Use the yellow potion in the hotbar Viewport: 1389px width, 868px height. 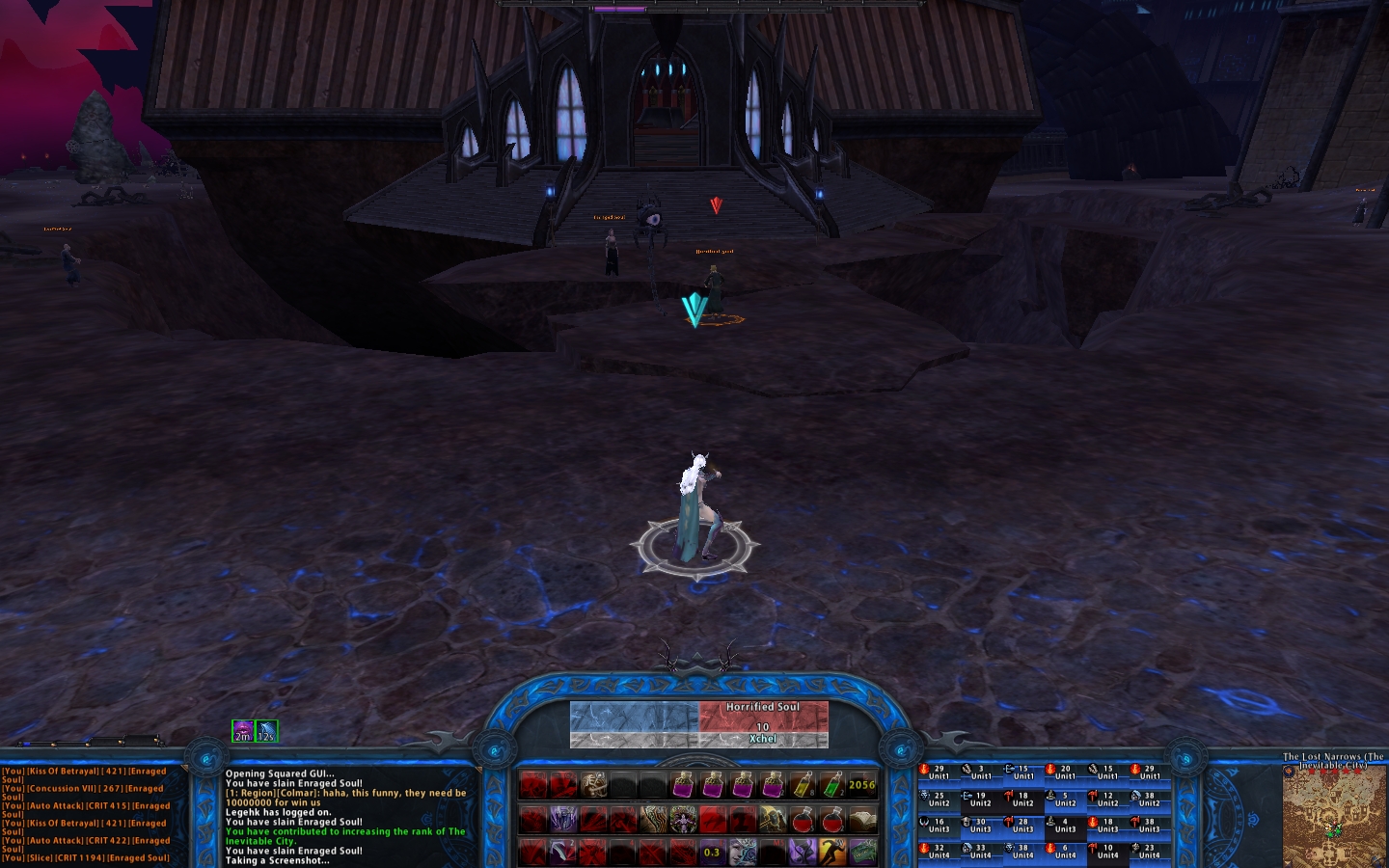click(803, 785)
